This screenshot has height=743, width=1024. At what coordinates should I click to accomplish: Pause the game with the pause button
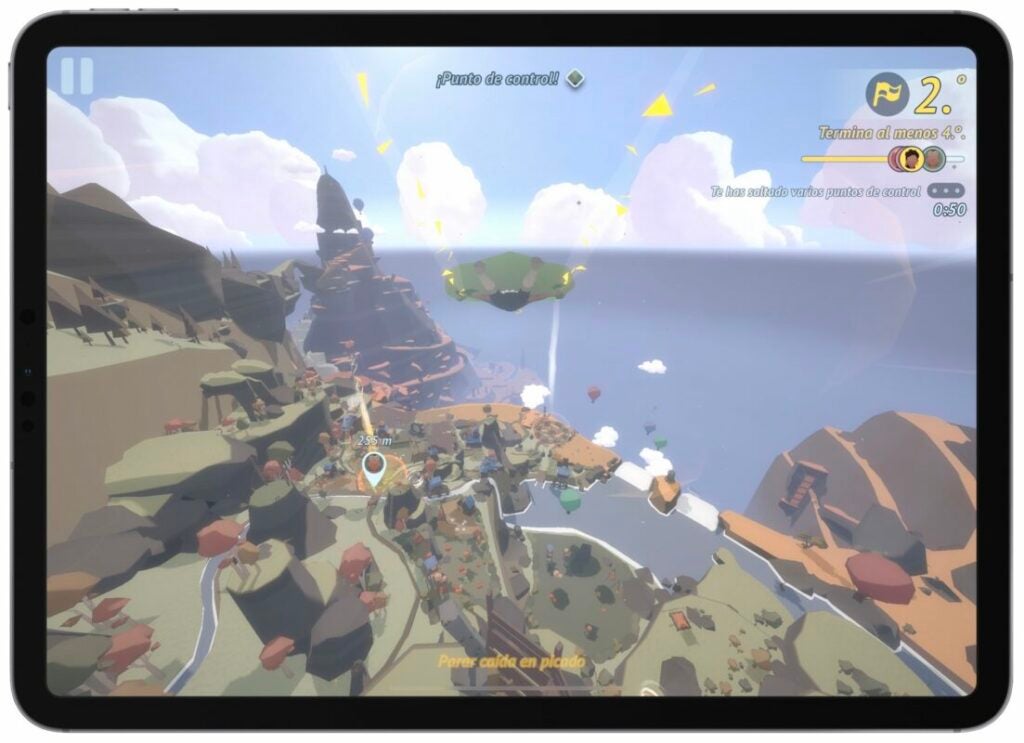(x=77, y=77)
